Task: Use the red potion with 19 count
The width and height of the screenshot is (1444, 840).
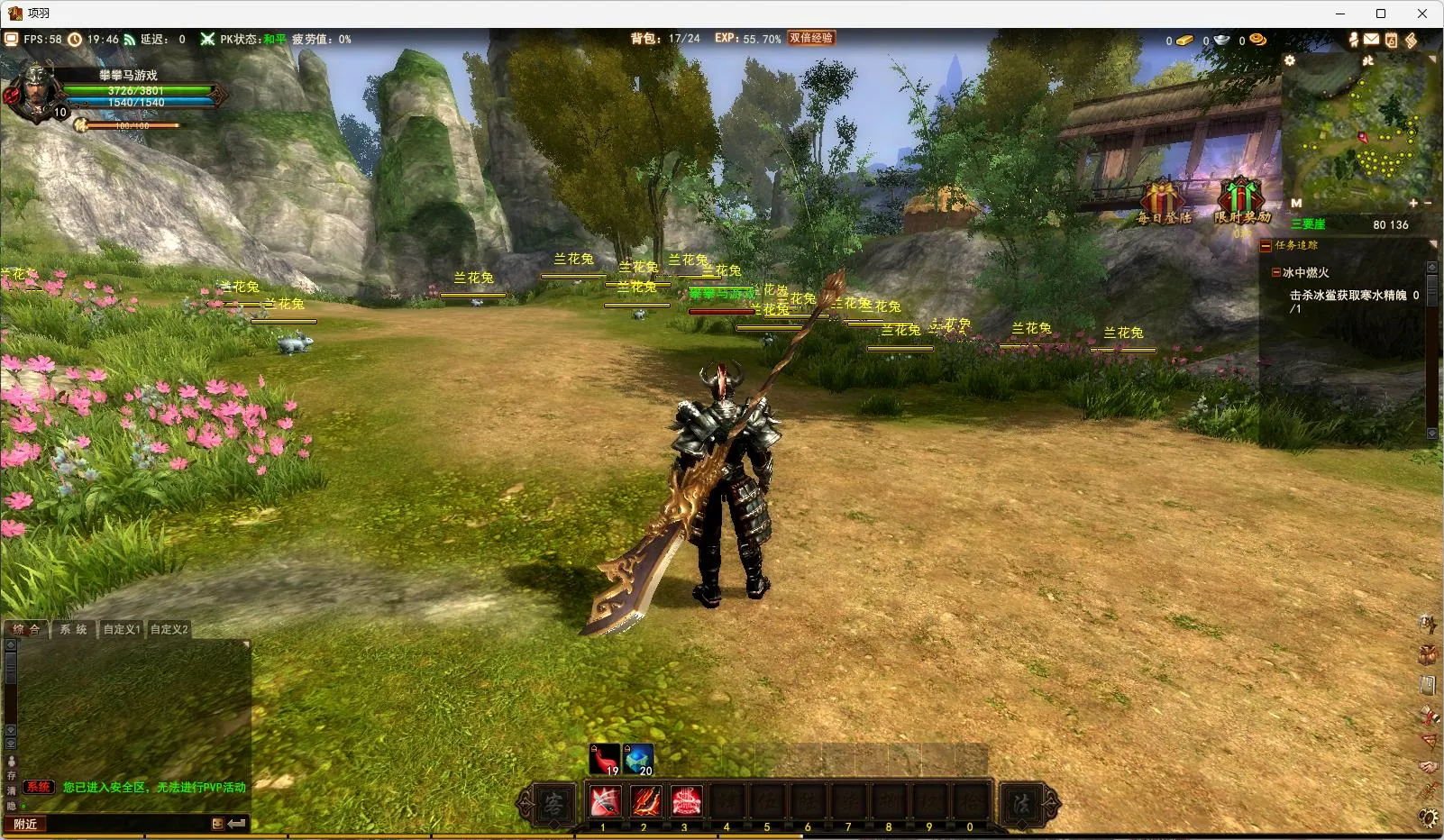Action: 605,759
